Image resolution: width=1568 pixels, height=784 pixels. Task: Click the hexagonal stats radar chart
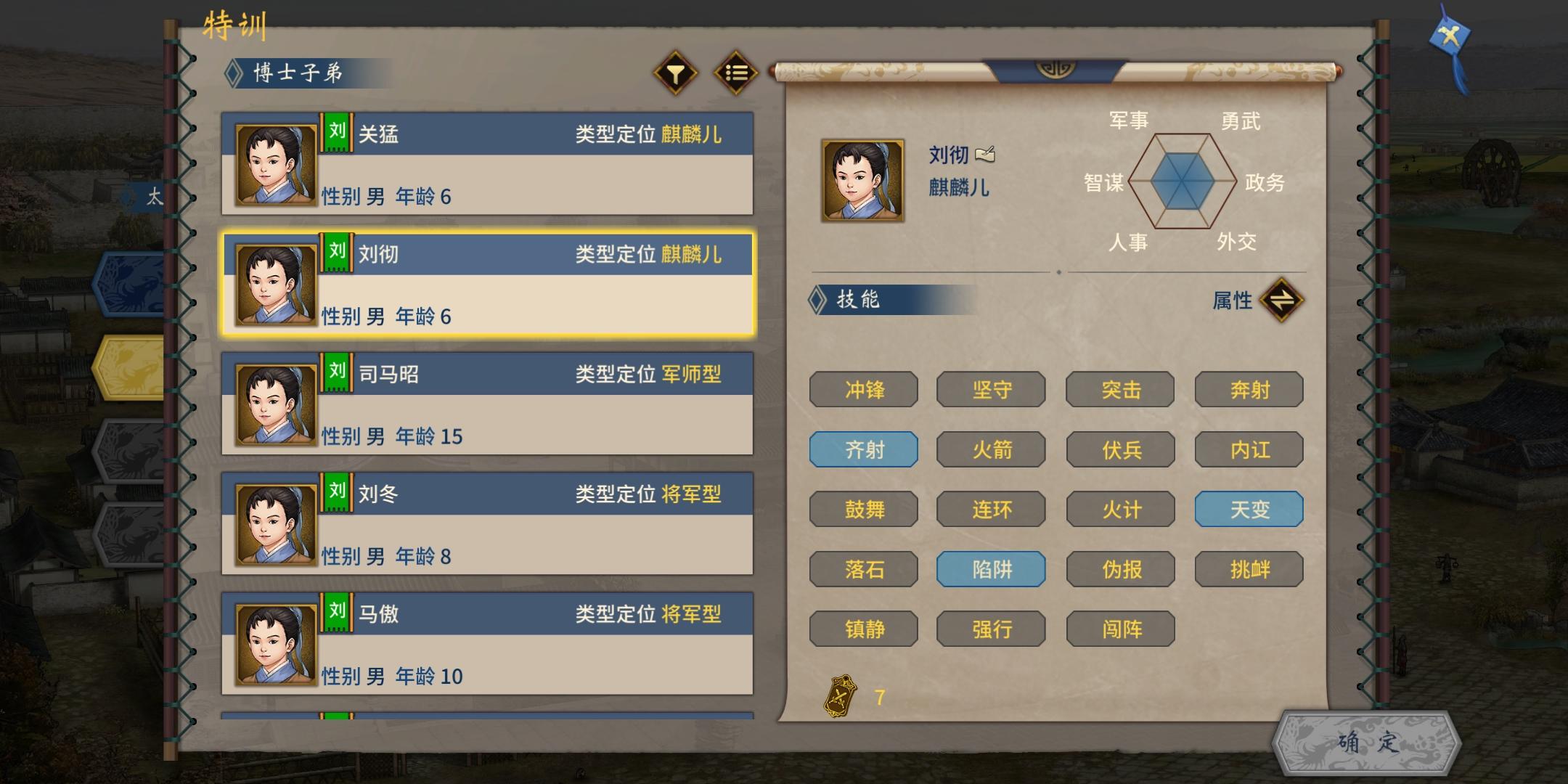(1181, 180)
